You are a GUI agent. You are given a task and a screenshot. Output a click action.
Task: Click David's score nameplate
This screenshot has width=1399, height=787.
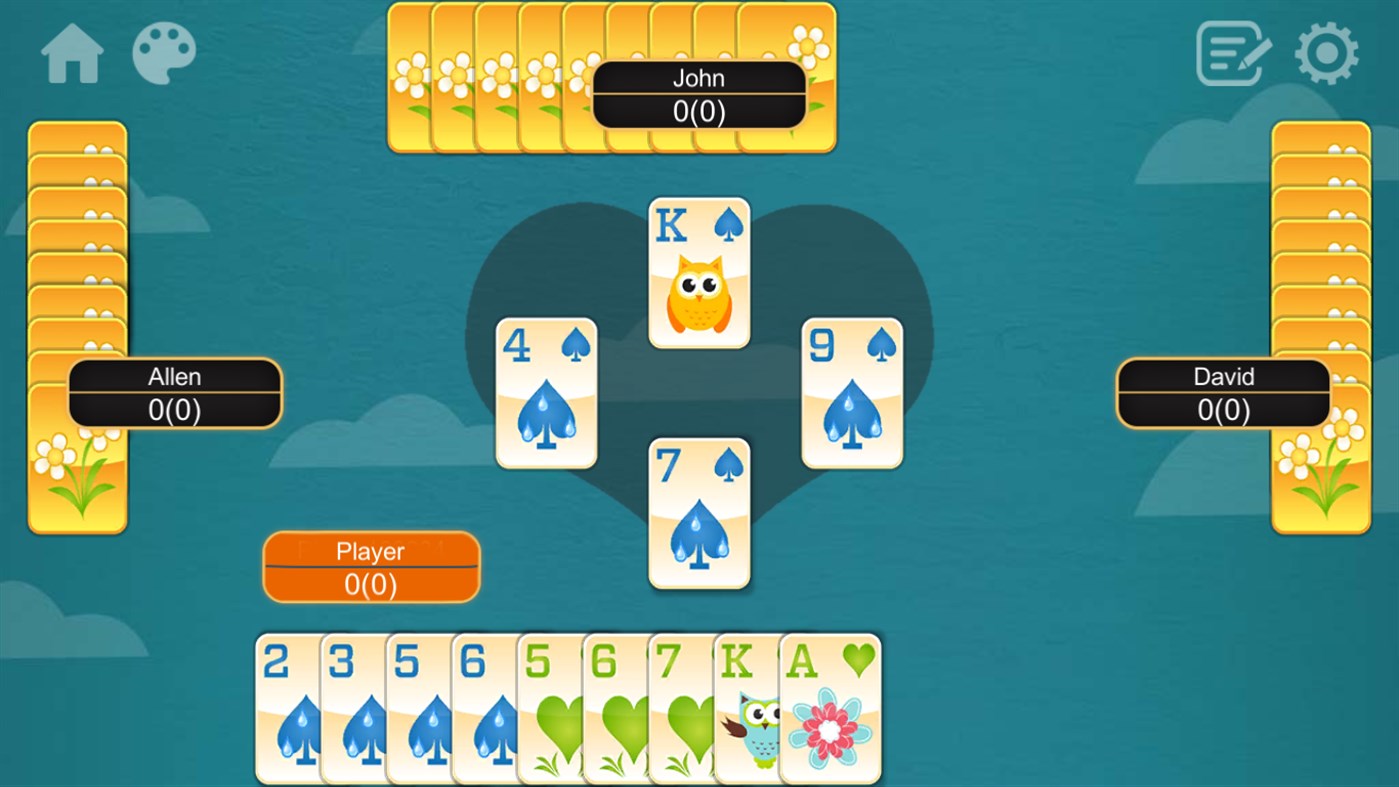[x=1222, y=393]
